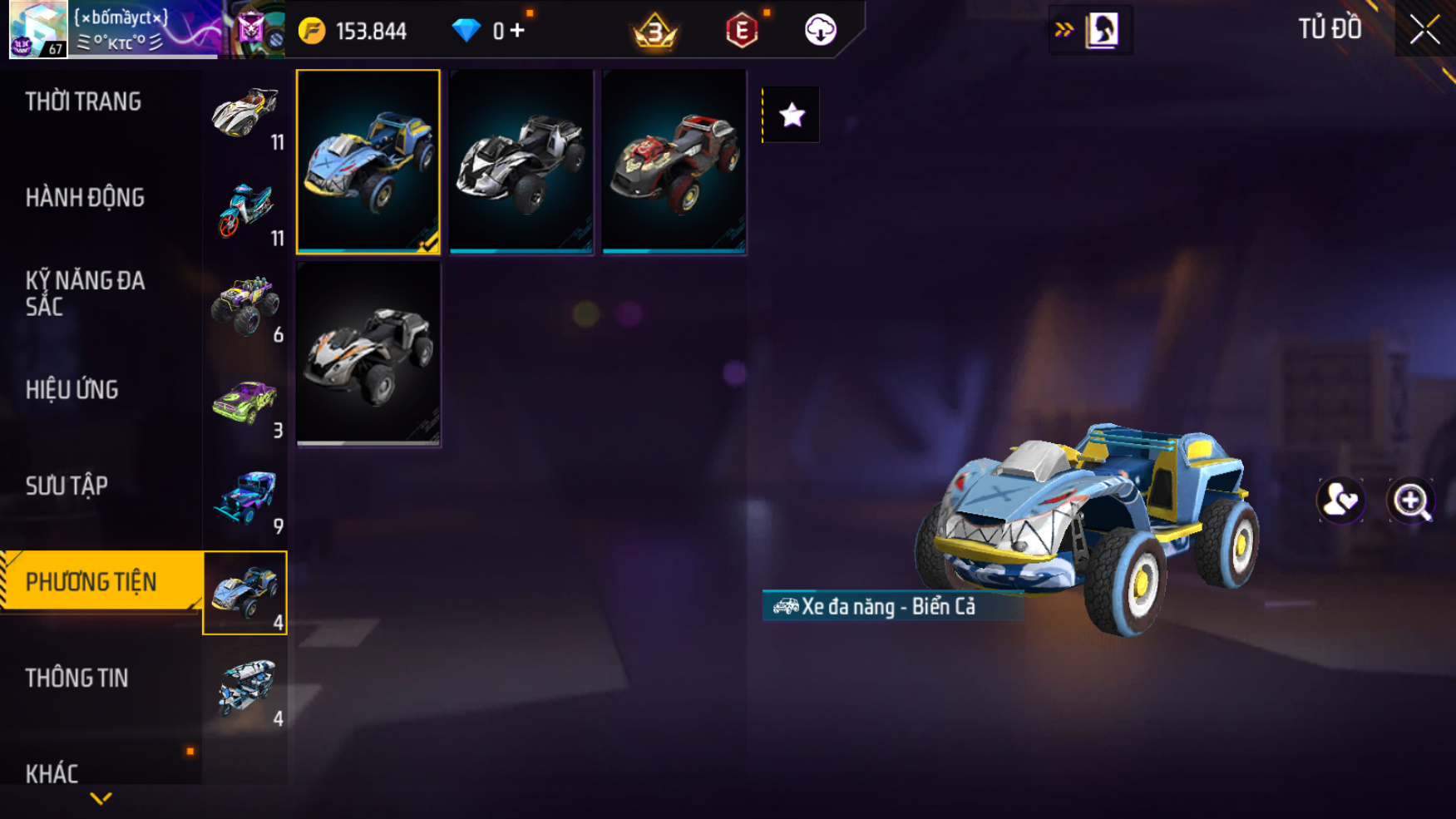
Task: Click the magnifier zoom preview button
Action: 1411,501
